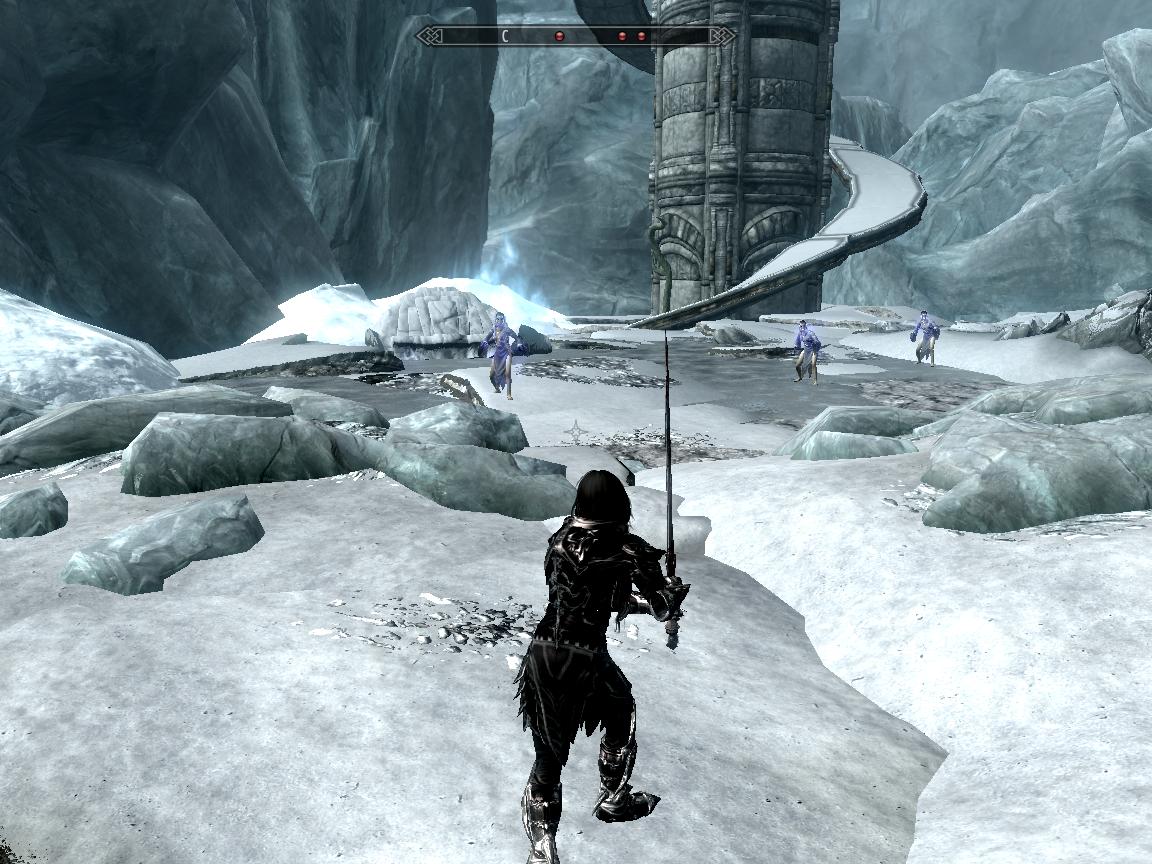The height and width of the screenshot is (864, 1152).
Task: Click the compass bar in the HUD
Action: point(575,36)
